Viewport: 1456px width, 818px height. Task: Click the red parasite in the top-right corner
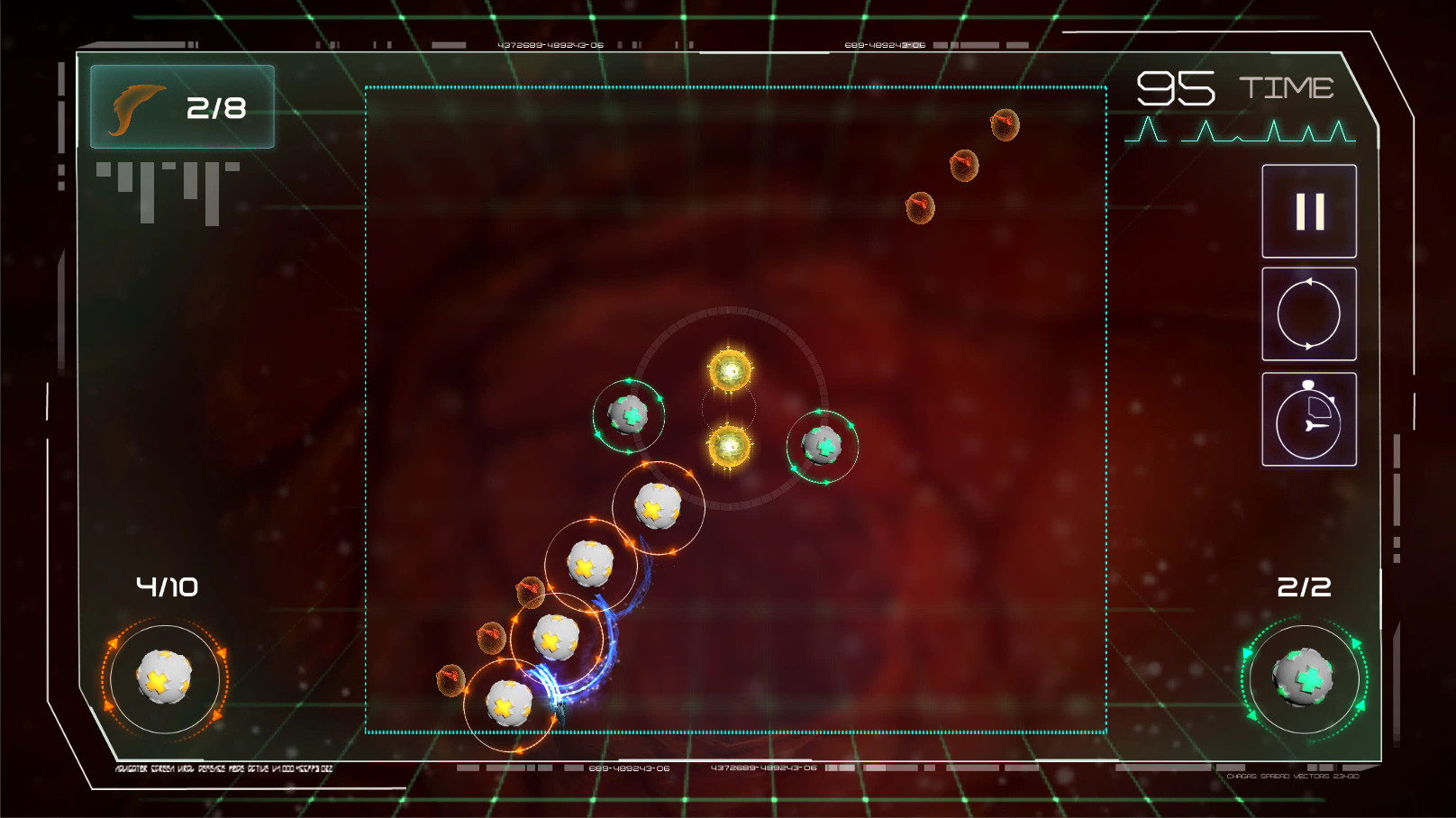1006,126
